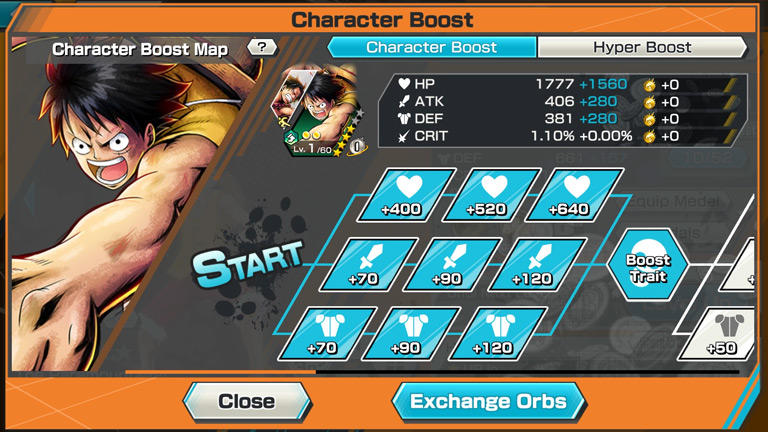Viewport: 768px width, 432px height.
Task: Switch to the Hyper Boost tab
Action: click(x=642, y=47)
